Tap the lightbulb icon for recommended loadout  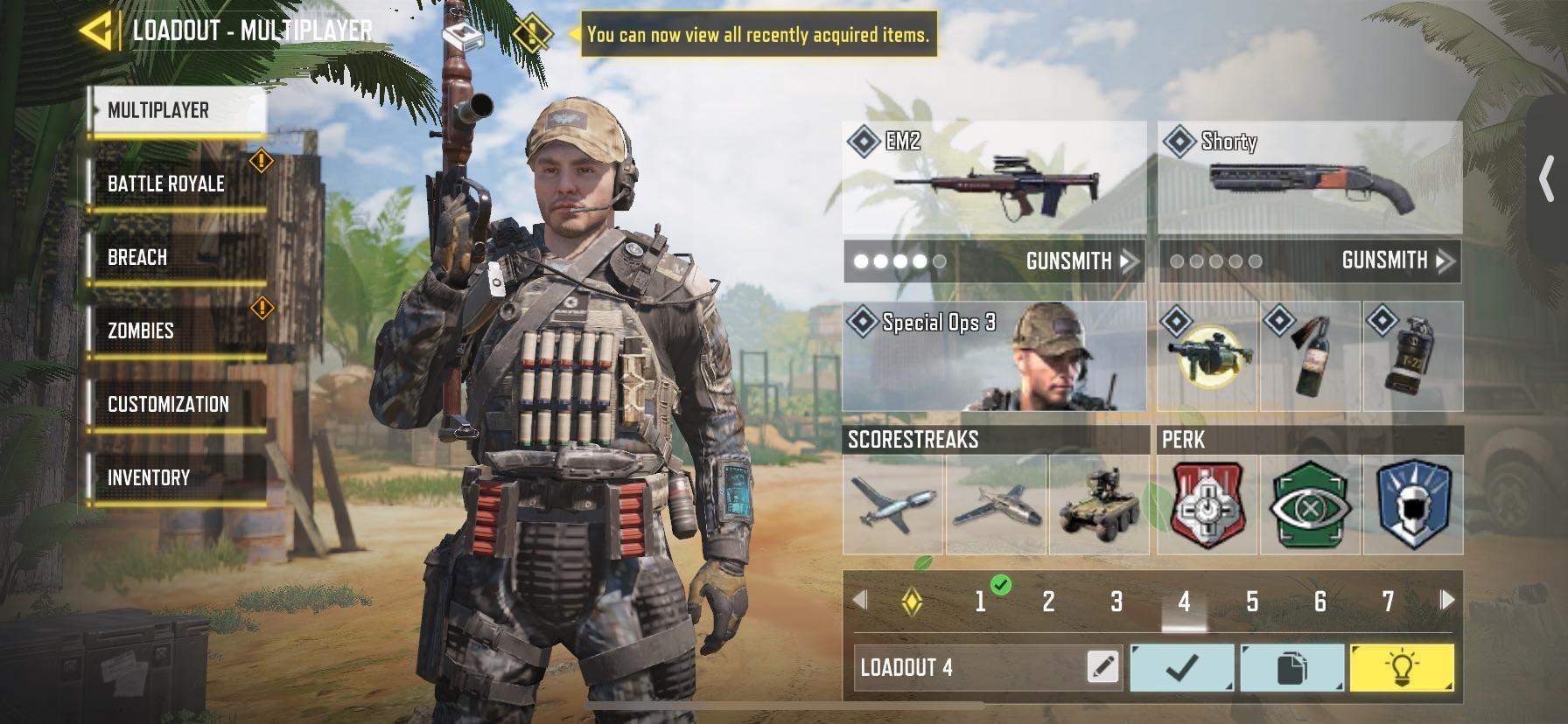[1403, 667]
